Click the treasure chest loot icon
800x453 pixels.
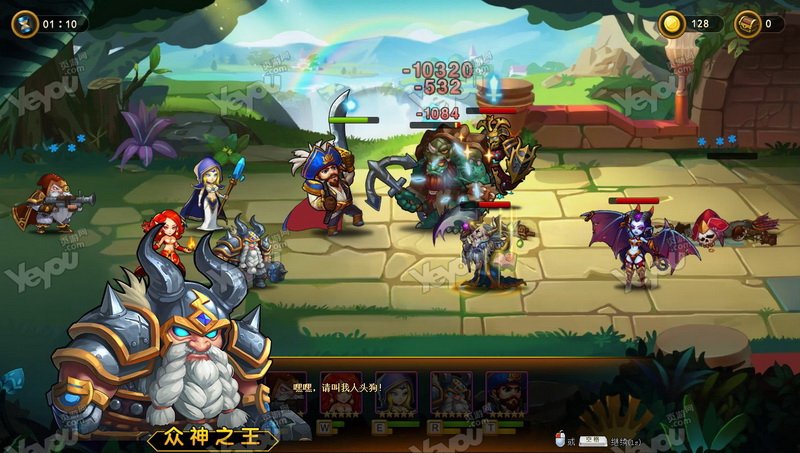(746, 23)
